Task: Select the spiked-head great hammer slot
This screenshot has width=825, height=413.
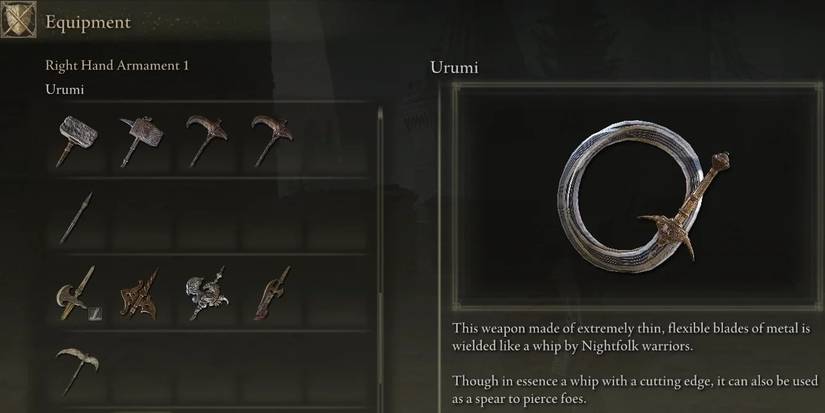Action: click(139, 141)
